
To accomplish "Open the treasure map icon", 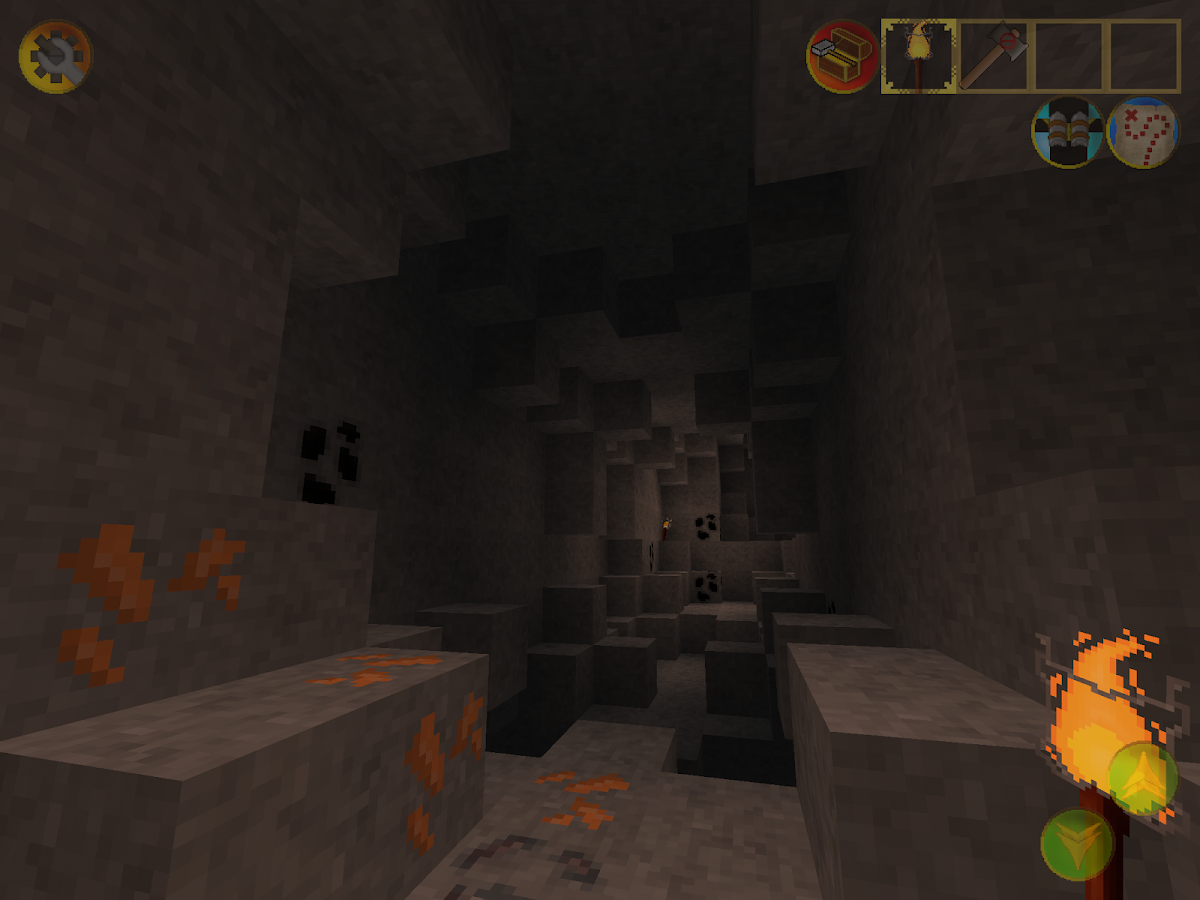I will click(1142, 132).
